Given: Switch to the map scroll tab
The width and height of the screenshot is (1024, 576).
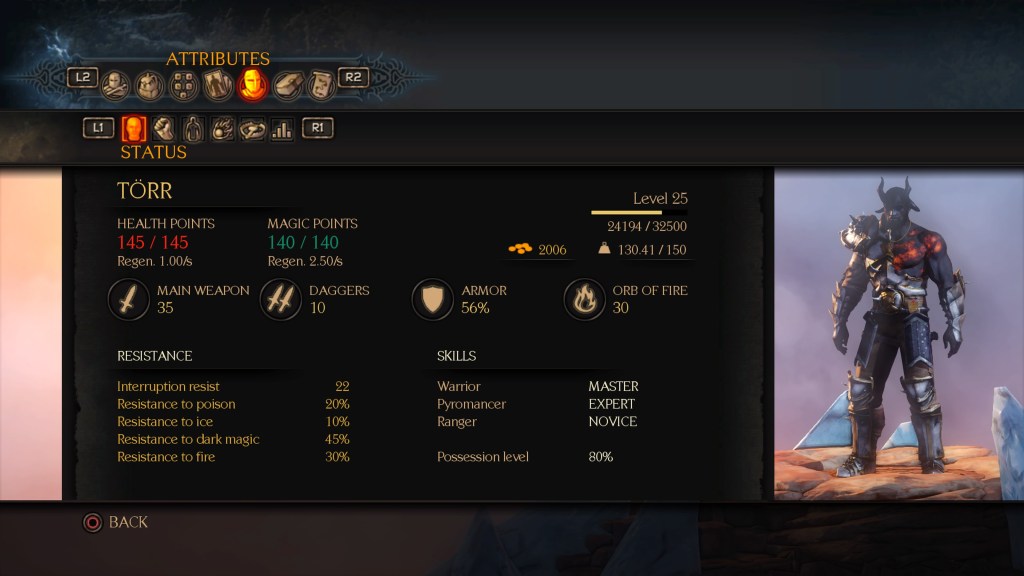Looking at the screenshot, I should [320, 85].
